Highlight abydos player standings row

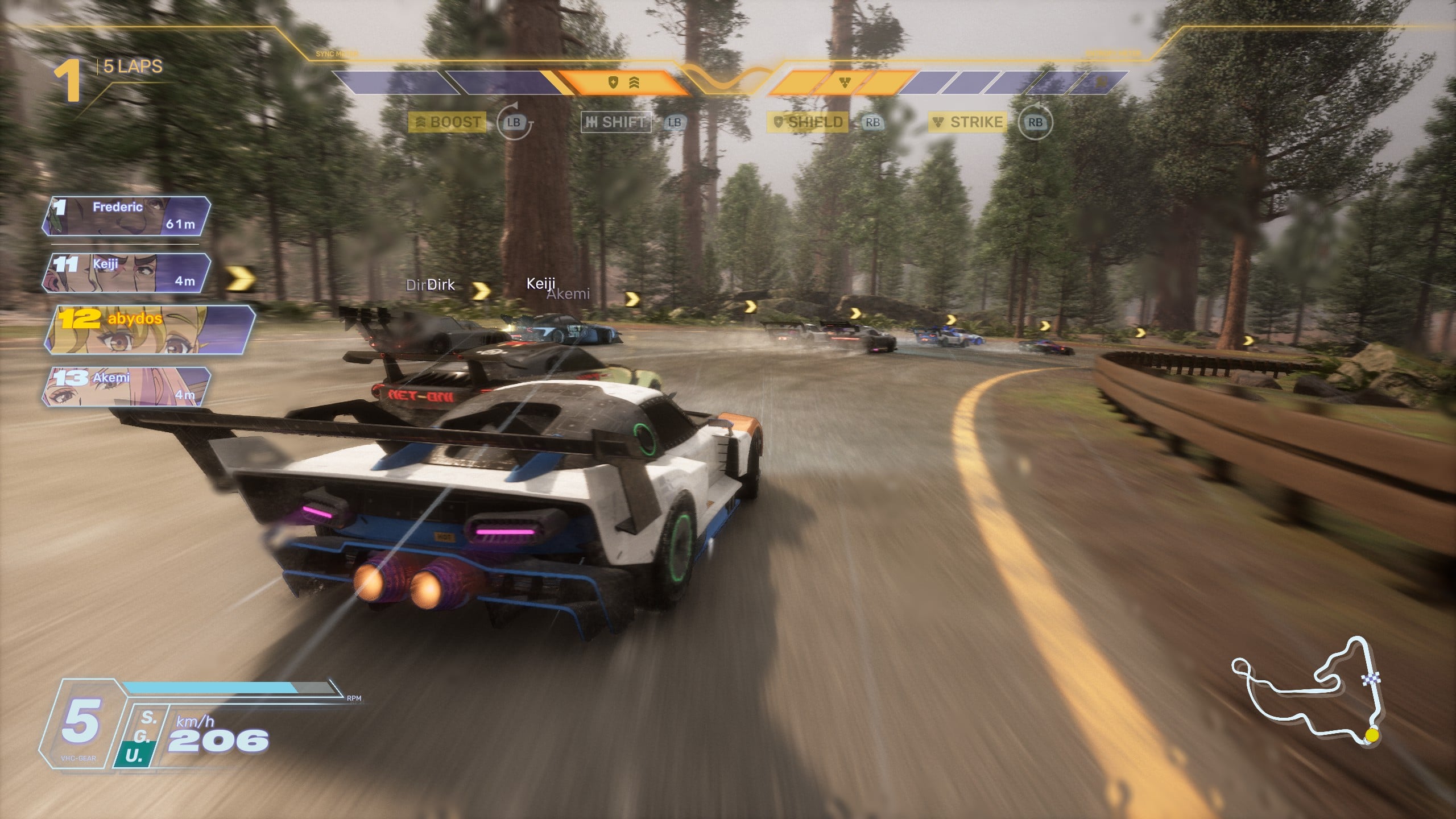(x=149, y=330)
